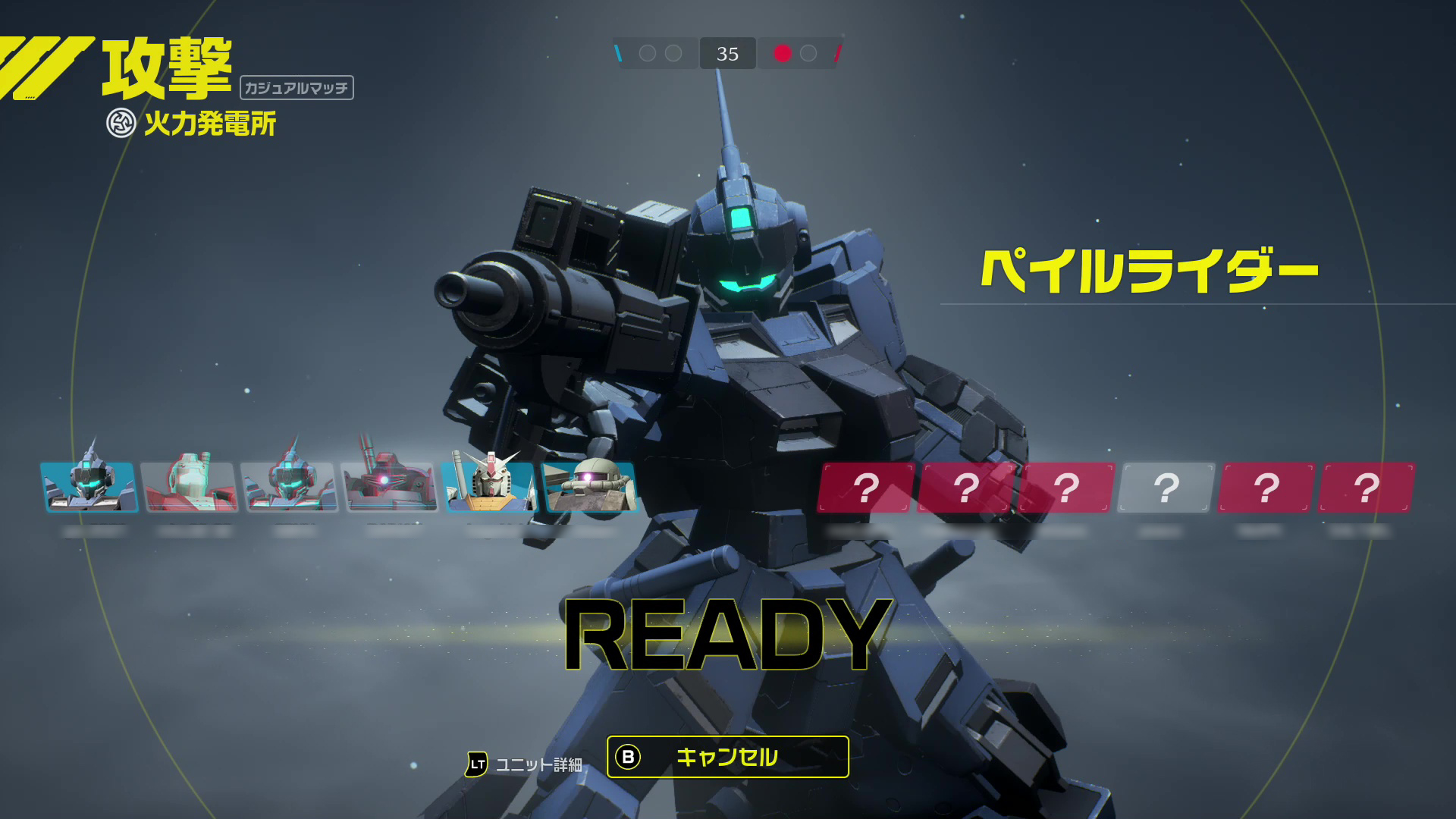The height and width of the screenshot is (819, 1456).
Task: Click the 35 second countdown timer
Action: pos(727,53)
